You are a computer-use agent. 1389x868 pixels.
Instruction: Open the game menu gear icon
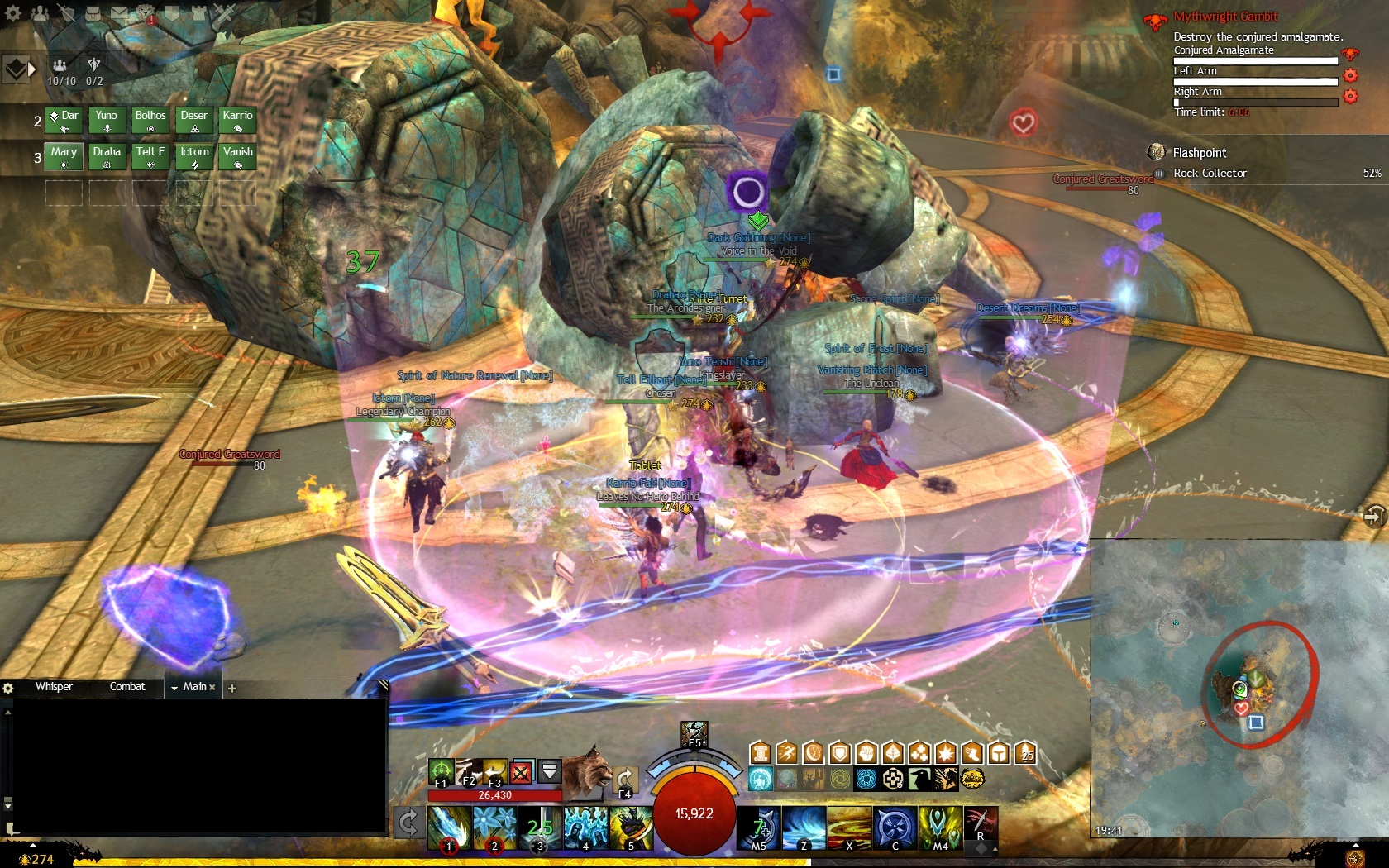12,13
